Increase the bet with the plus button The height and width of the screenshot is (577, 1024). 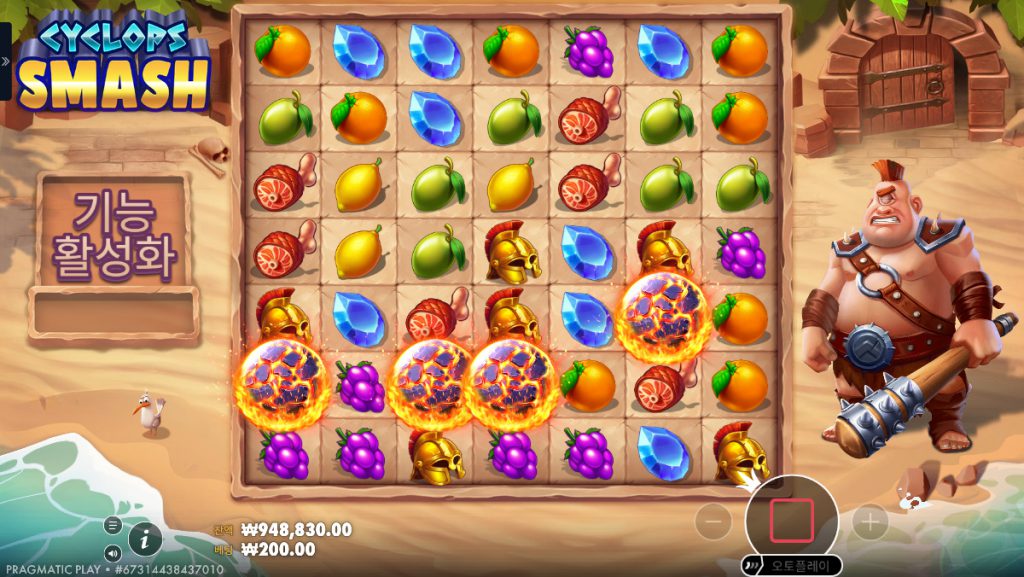pos(870,521)
